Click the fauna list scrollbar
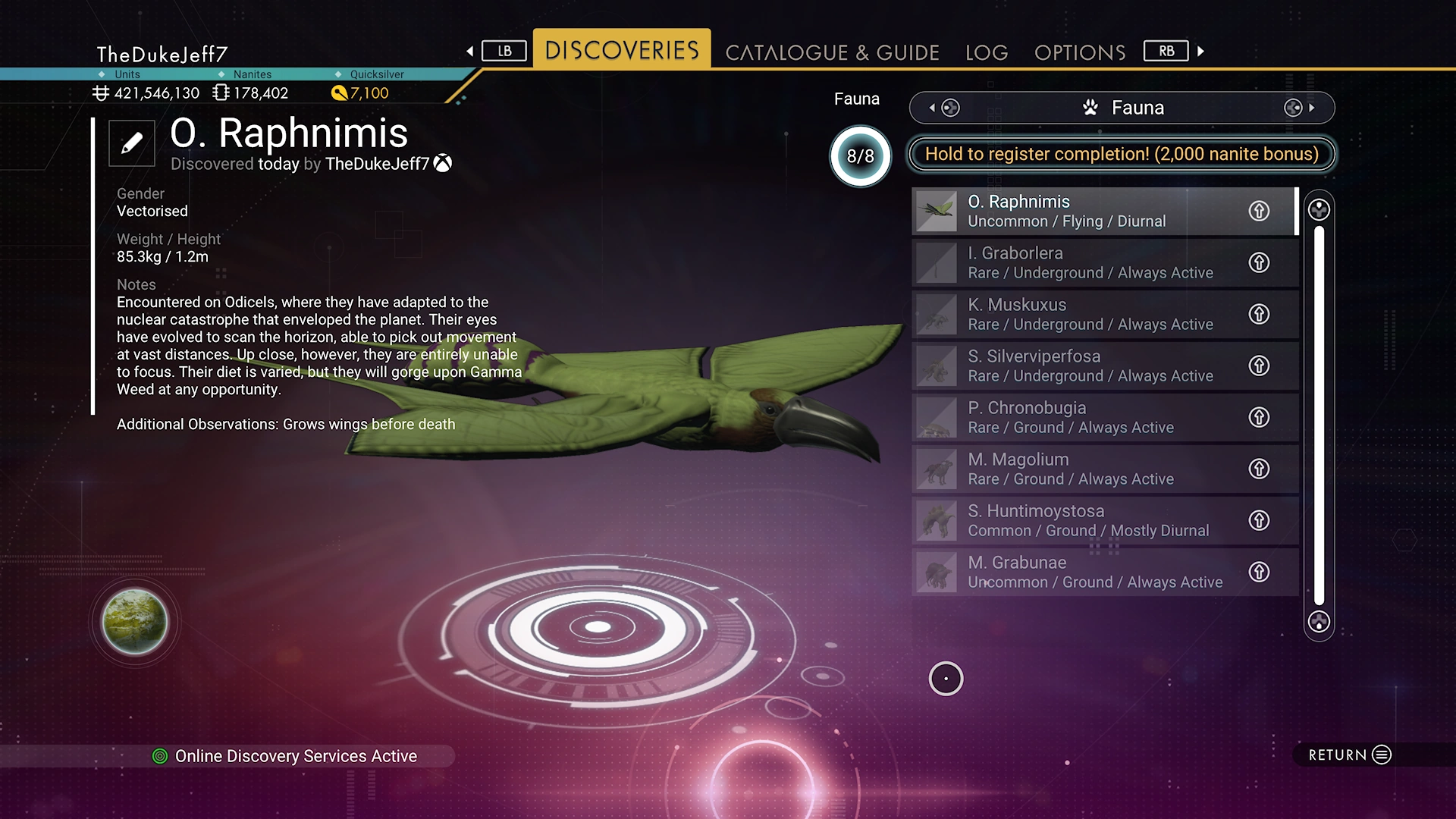Viewport: 1456px width, 819px height. 1319,416
